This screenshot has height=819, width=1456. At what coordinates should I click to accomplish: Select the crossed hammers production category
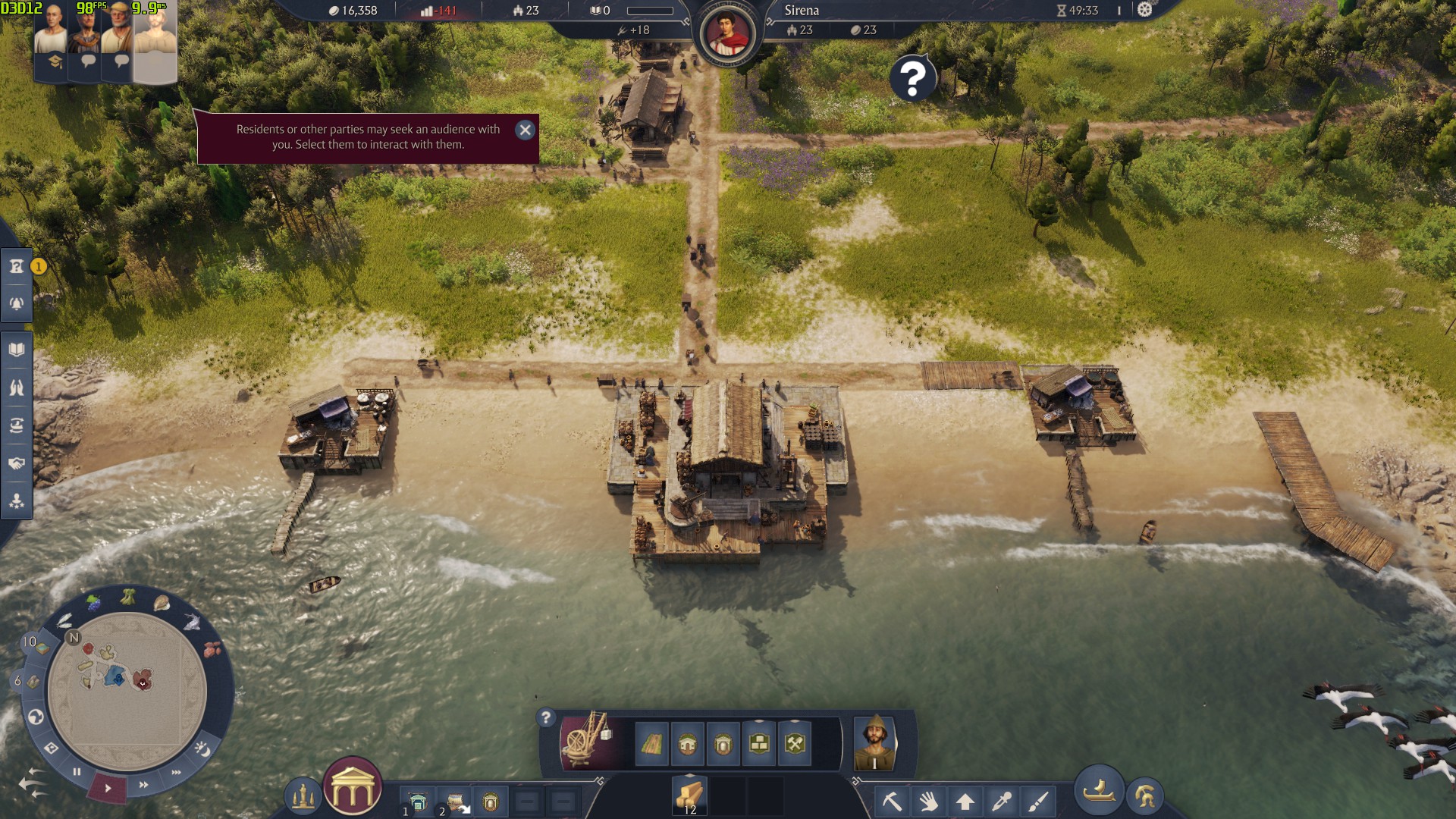(795, 744)
